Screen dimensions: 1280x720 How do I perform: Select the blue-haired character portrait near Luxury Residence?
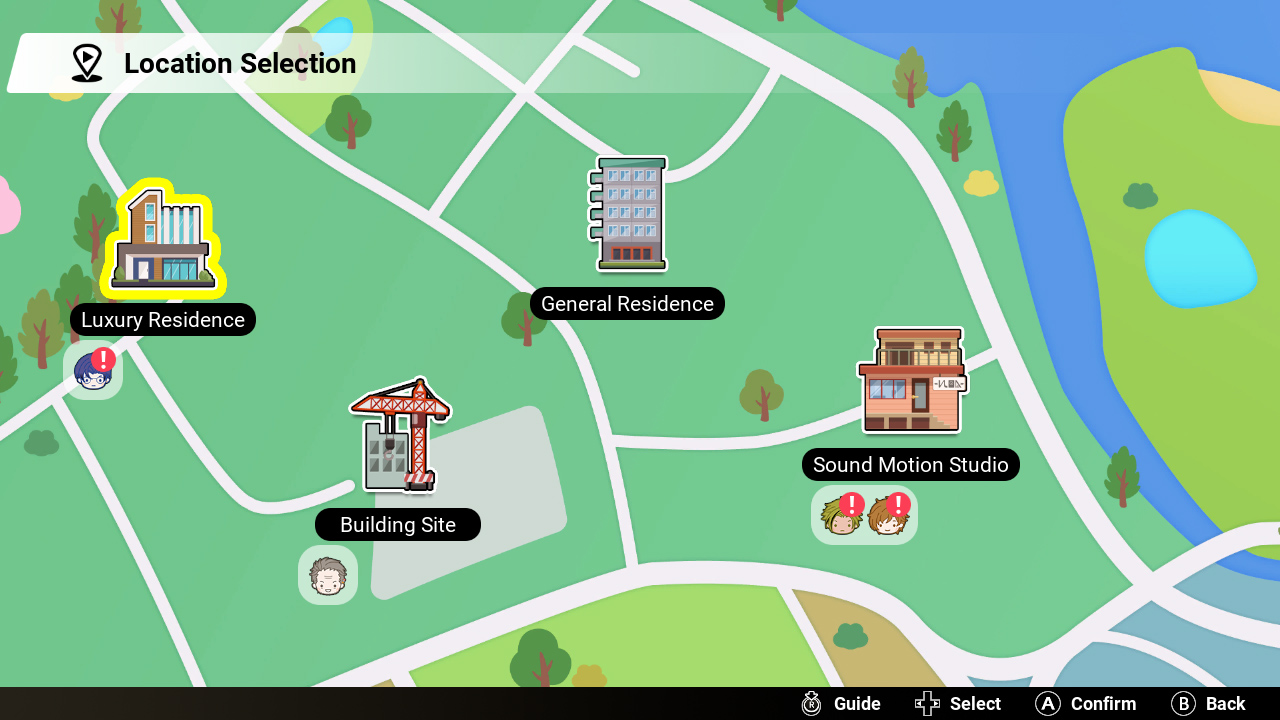pyautogui.click(x=92, y=370)
